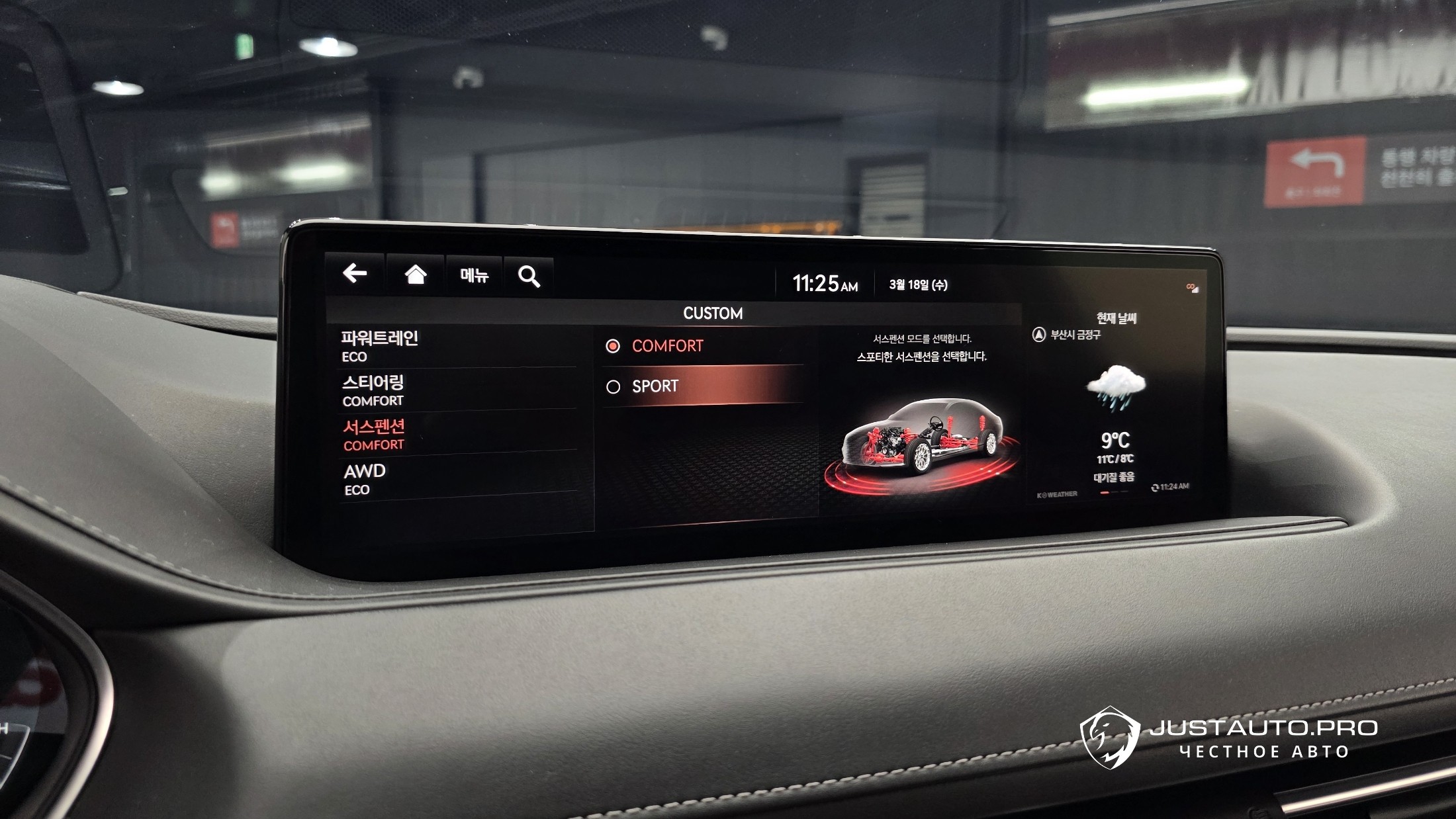Select the 서스펜션 COMFORT row
This screenshot has width=1456, height=819.
pyautogui.click(x=457, y=435)
